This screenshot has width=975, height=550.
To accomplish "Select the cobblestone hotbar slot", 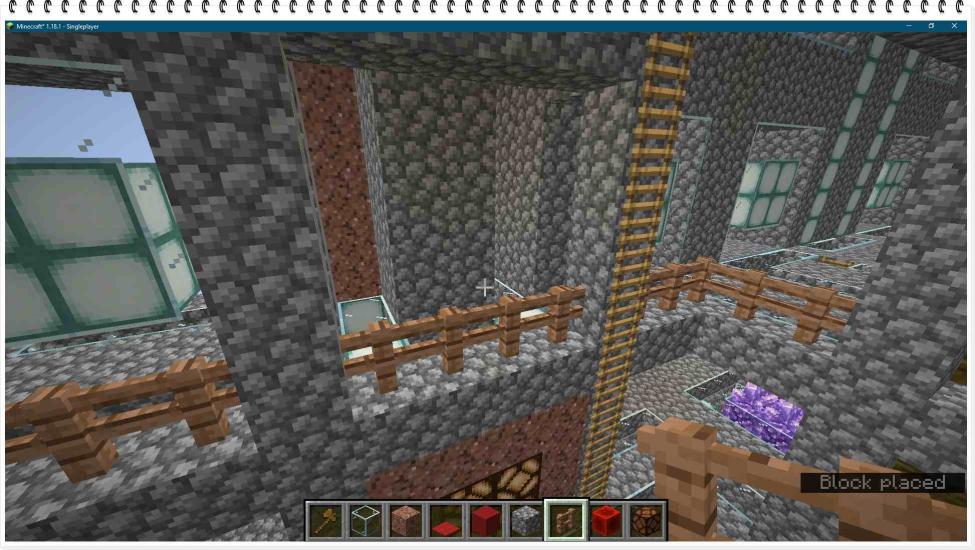I will pos(526,520).
